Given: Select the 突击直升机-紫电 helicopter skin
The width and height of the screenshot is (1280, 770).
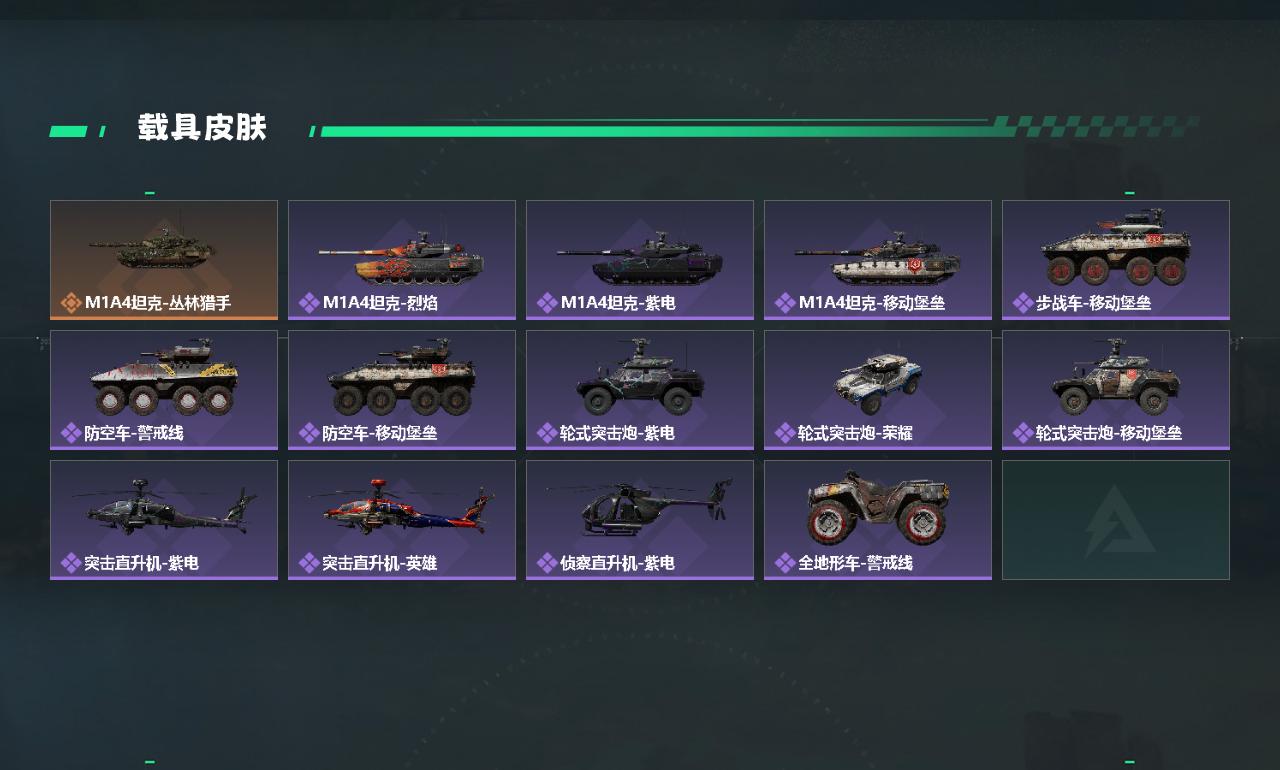Looking at the screenshot, I should tap(164, 519).
